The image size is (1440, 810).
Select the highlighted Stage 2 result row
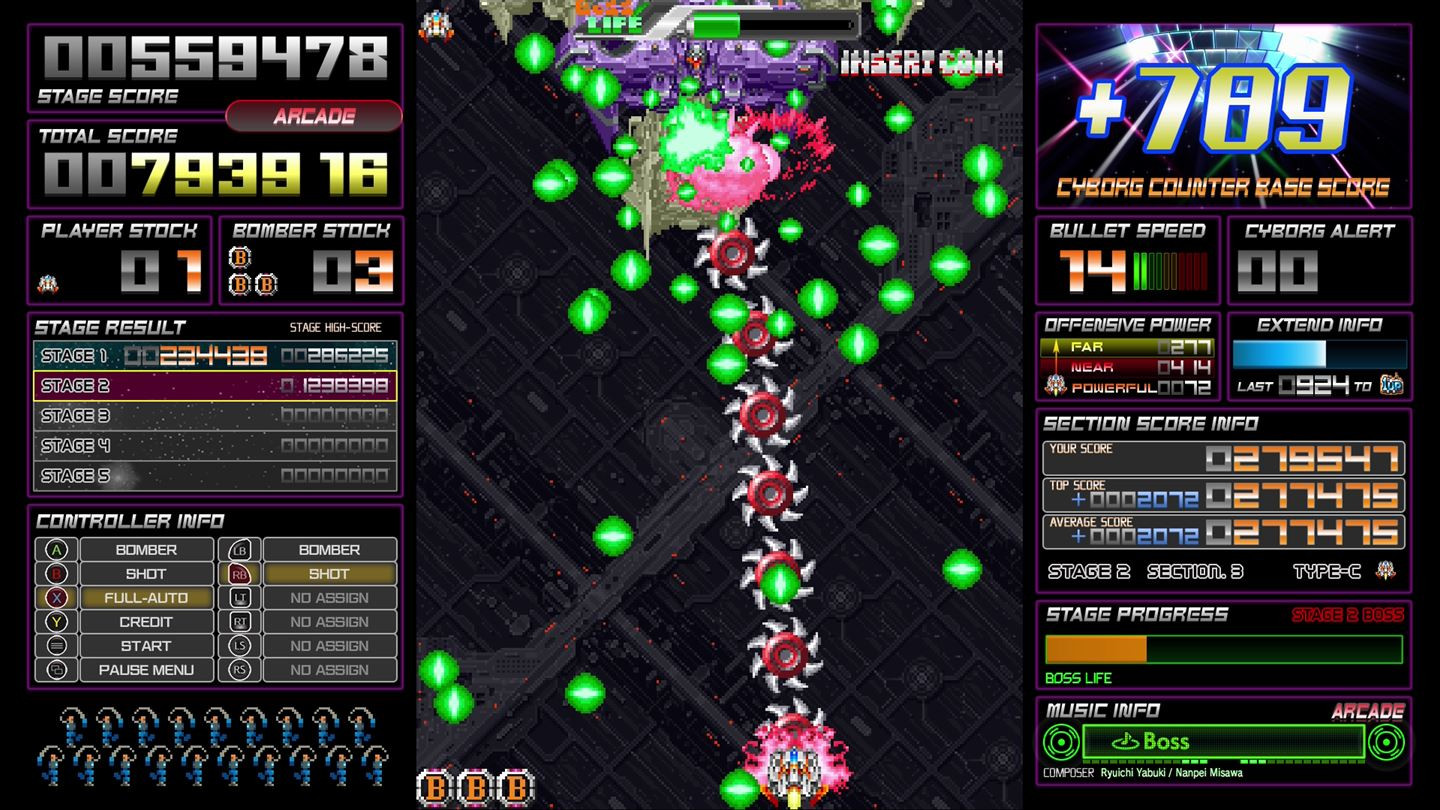tap(213, 385)
